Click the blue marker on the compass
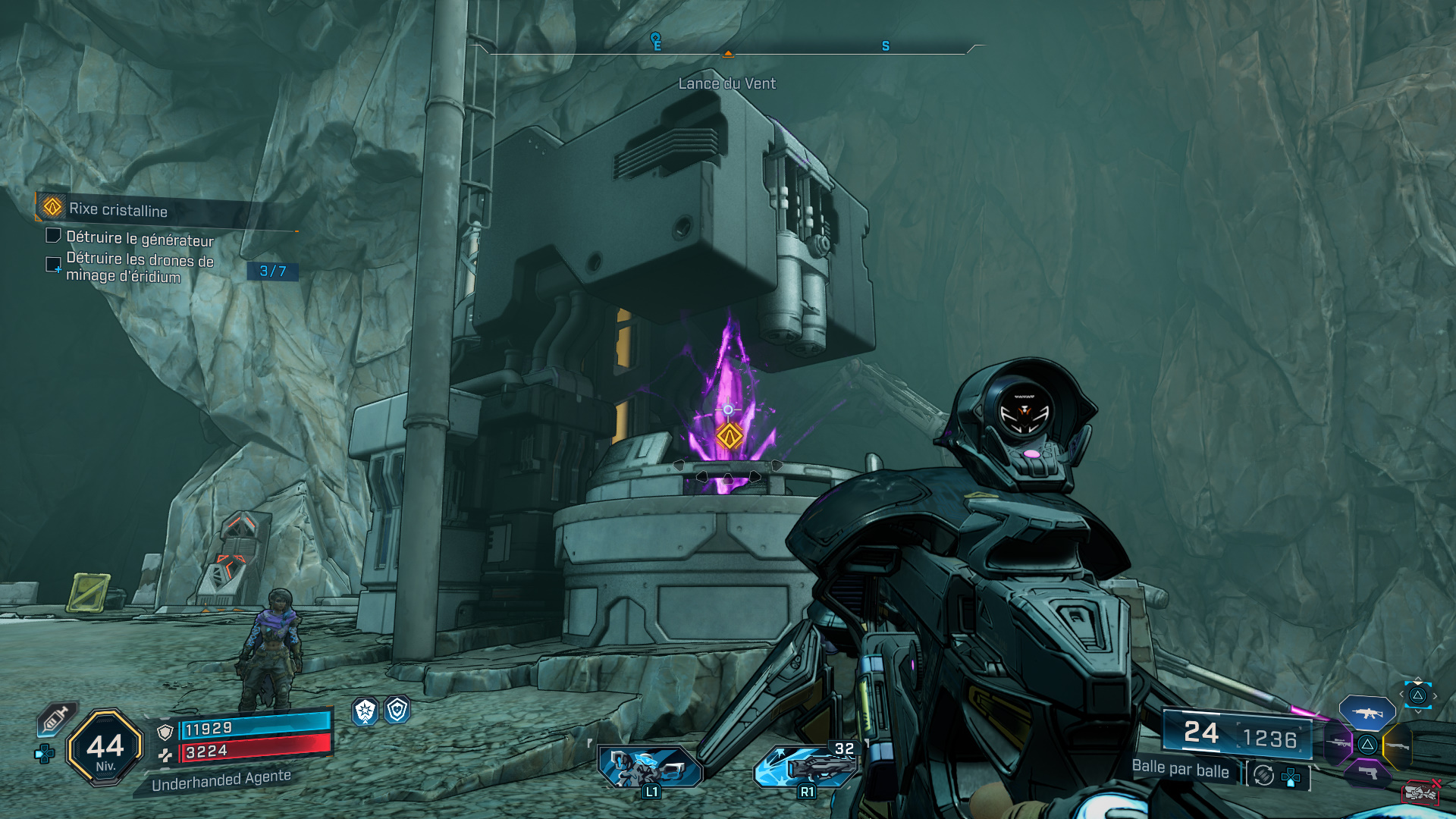1456x819 pixels. click(656, 39)
